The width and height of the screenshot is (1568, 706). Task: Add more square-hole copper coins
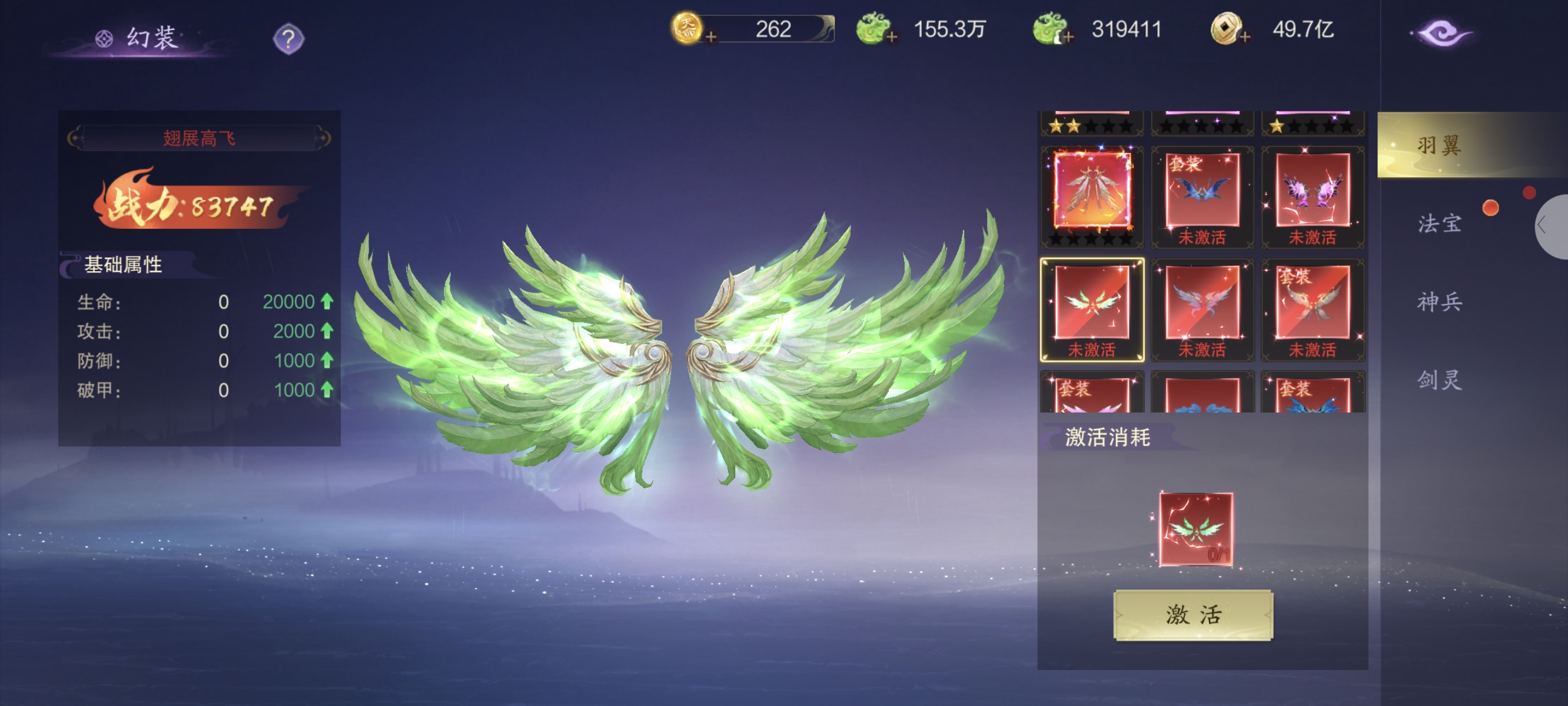click(1245, 37)
